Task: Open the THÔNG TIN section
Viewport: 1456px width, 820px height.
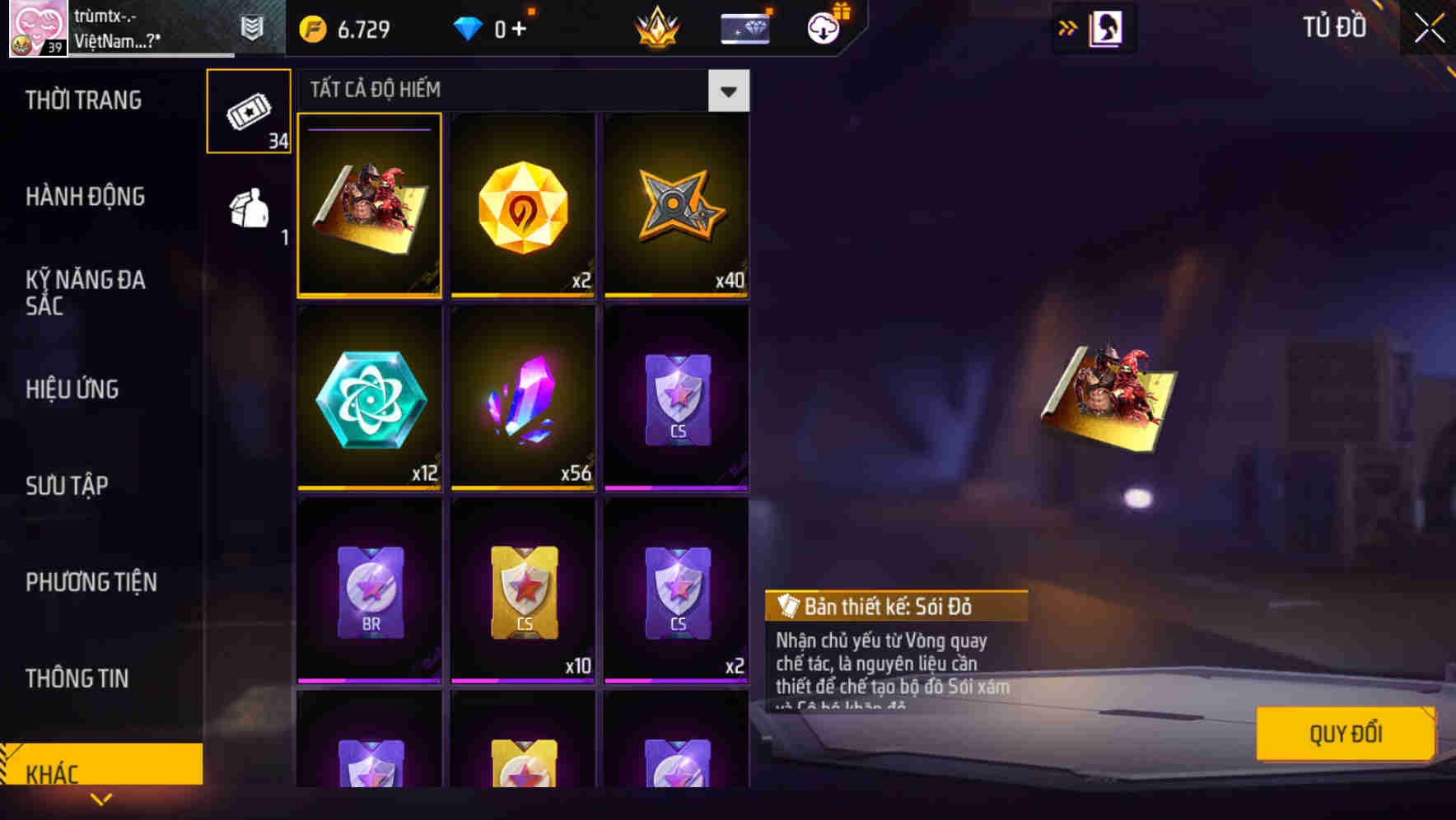Action: [x=78, y=678]
